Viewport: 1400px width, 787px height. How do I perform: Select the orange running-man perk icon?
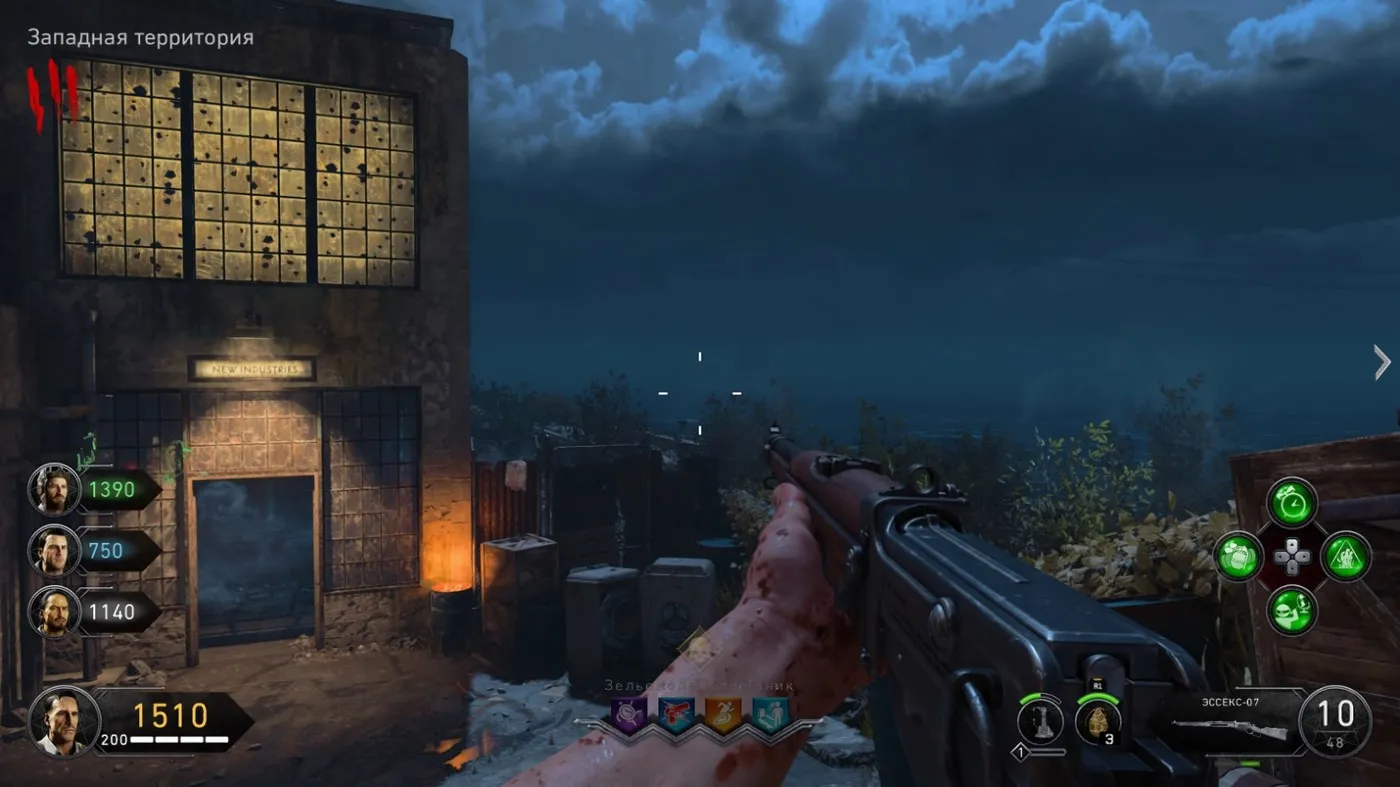tap(723, 713)
